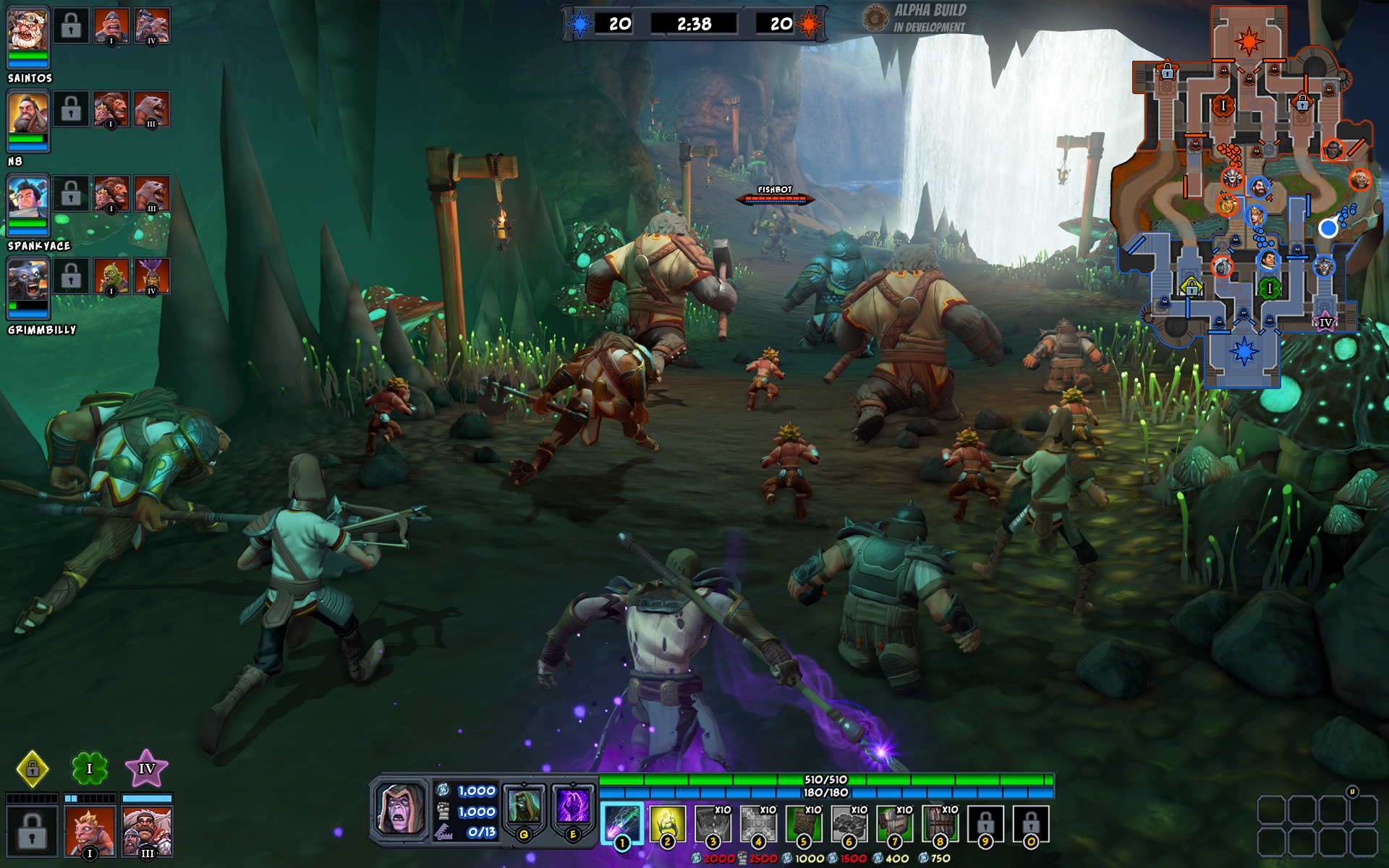Select the purple bolt weapon in slot 1
The height and width of the screenshot is (868, 1389).
coord(621,823)
